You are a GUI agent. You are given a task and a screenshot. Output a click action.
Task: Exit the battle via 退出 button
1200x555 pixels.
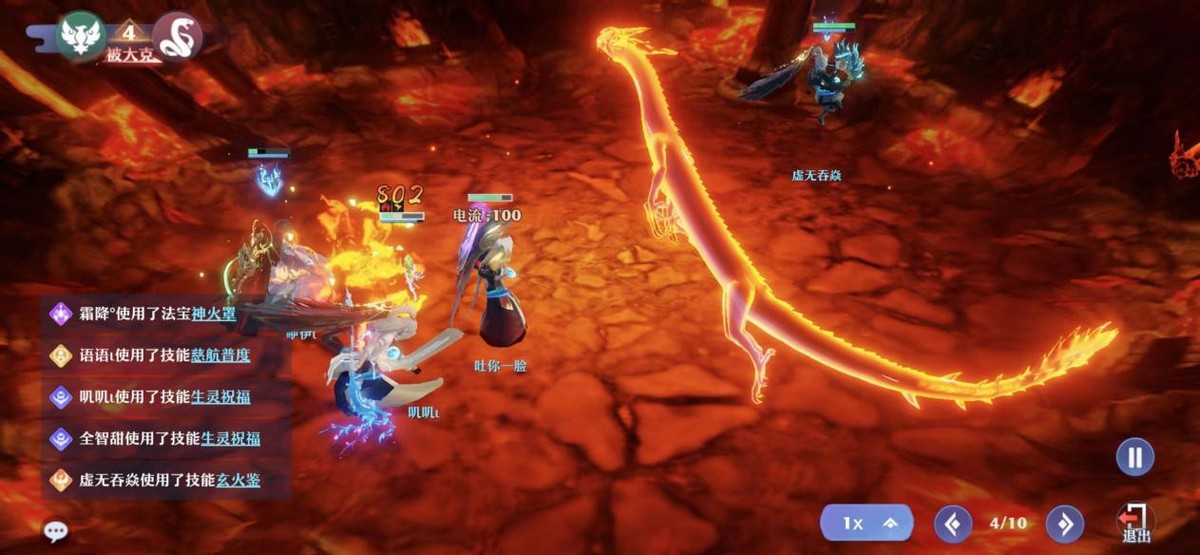point(1135,522)
